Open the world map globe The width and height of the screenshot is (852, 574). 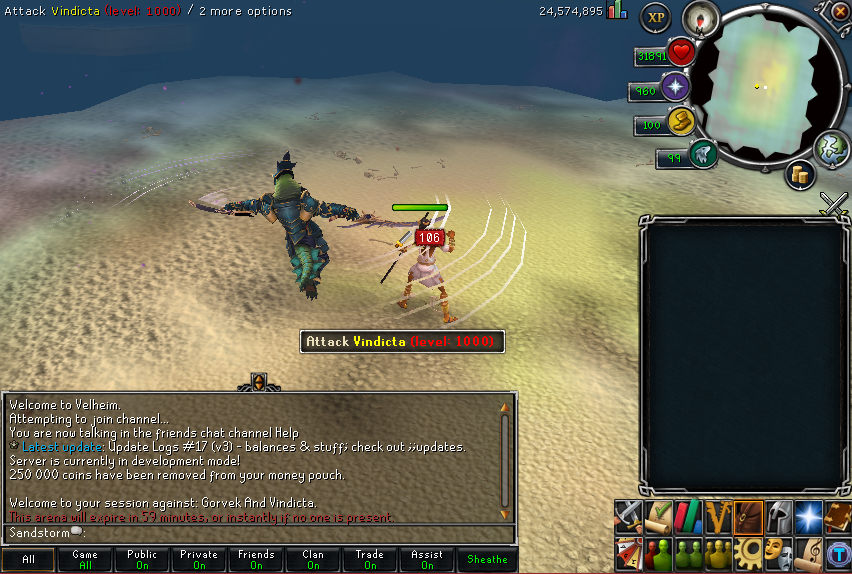[831, 148]
